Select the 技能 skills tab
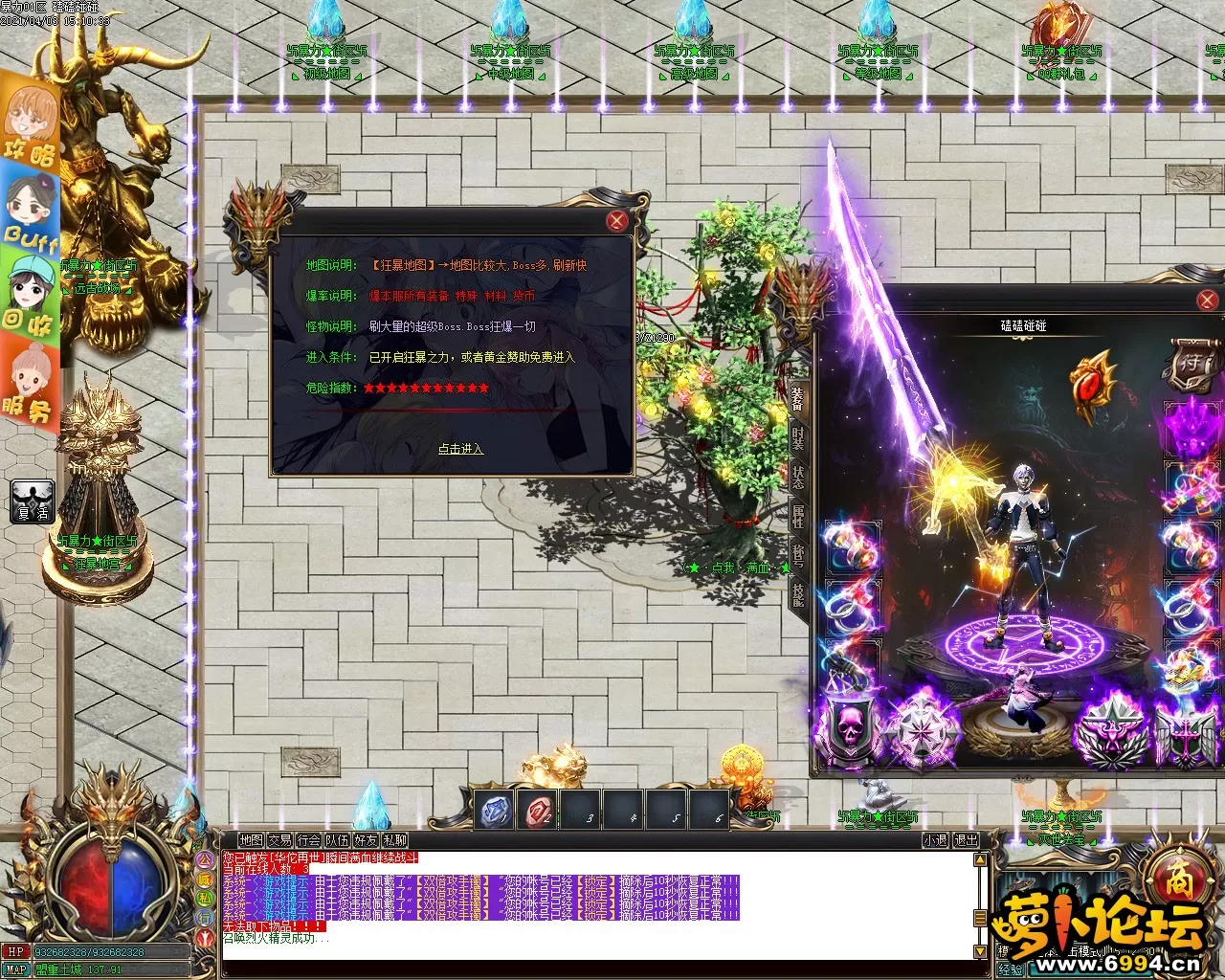 797,594
